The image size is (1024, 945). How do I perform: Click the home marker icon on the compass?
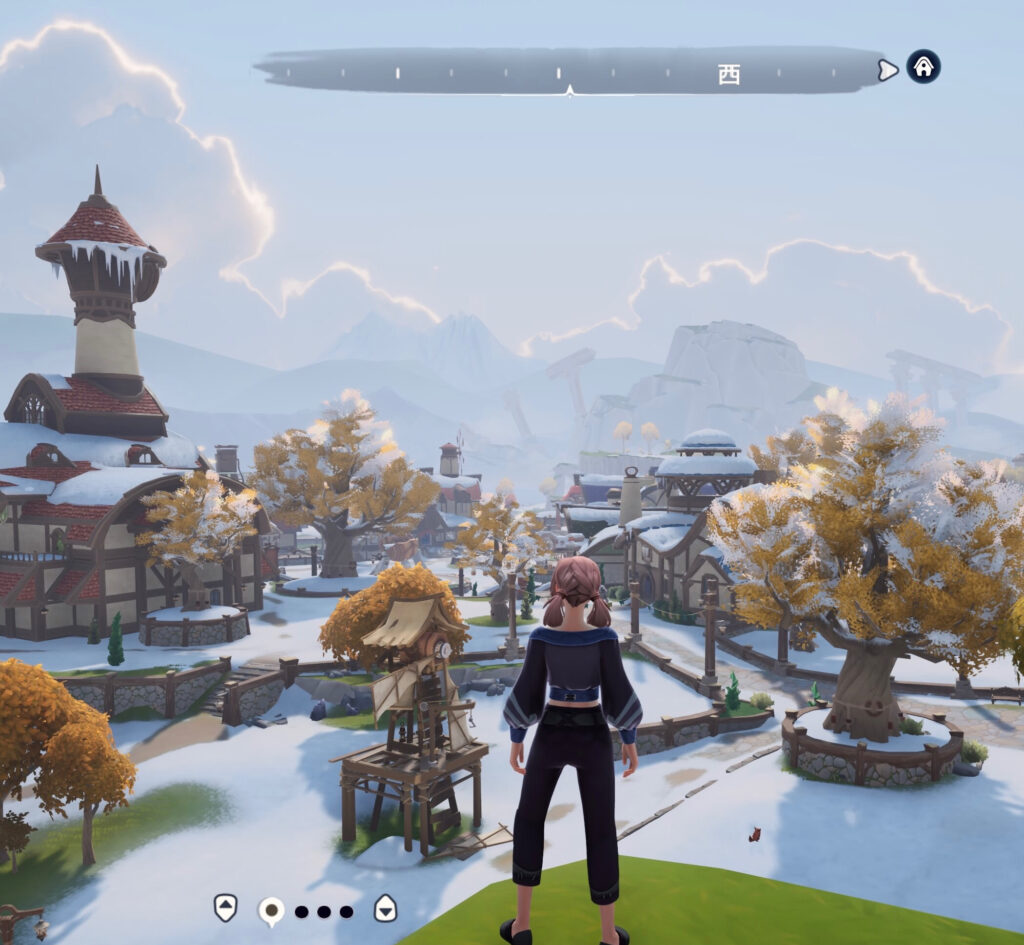[923, 67]
